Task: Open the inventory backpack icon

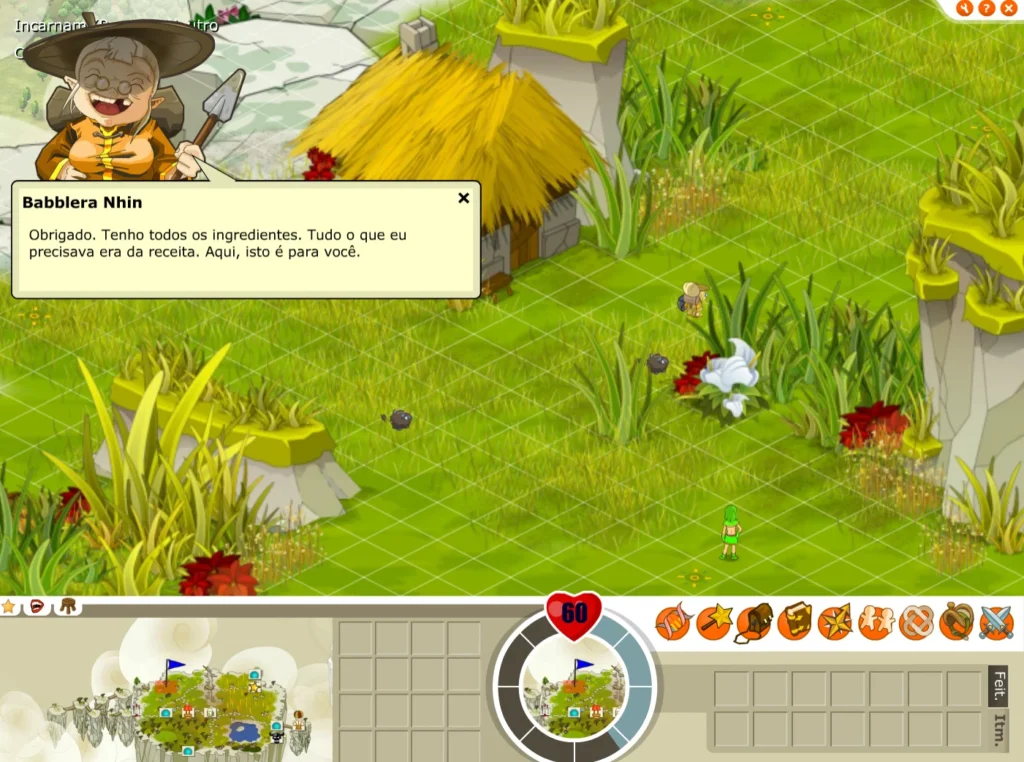Action: point(754,622)
